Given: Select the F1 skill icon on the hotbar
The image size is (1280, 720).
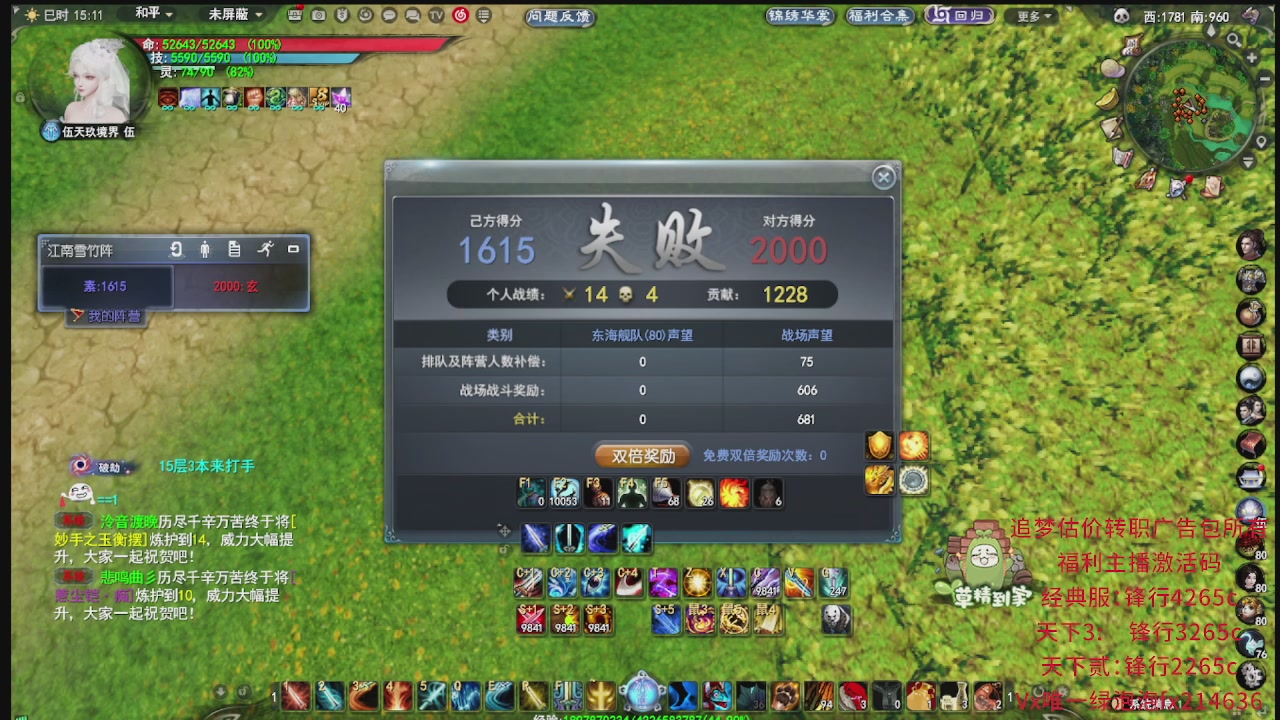Looking at the screenshot, I should tap(530, 492).
